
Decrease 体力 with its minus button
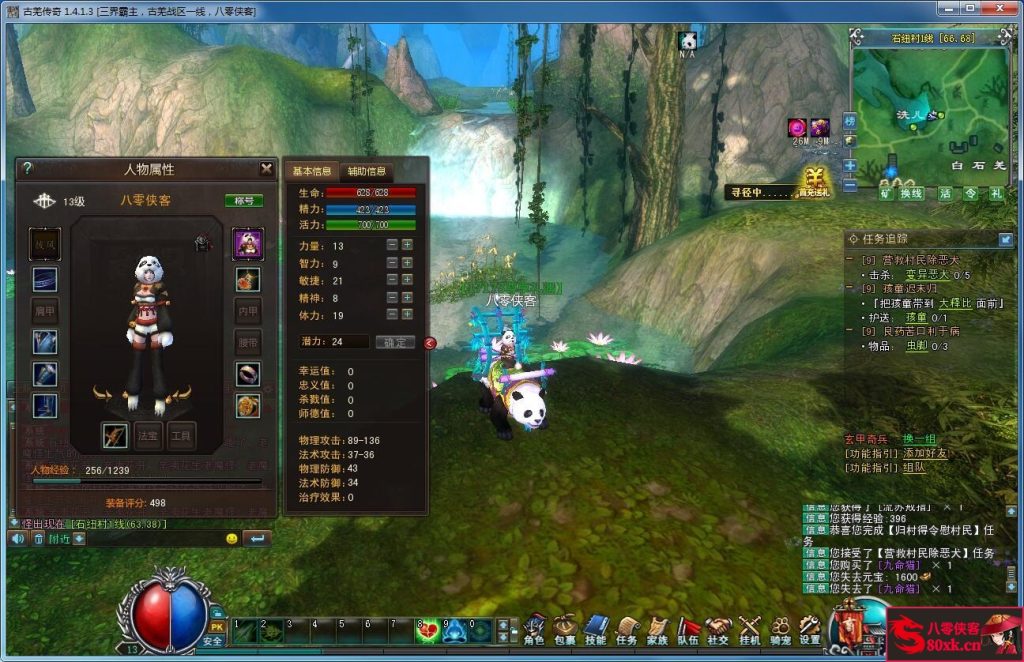pyautogui.click(x=392, y=315)
